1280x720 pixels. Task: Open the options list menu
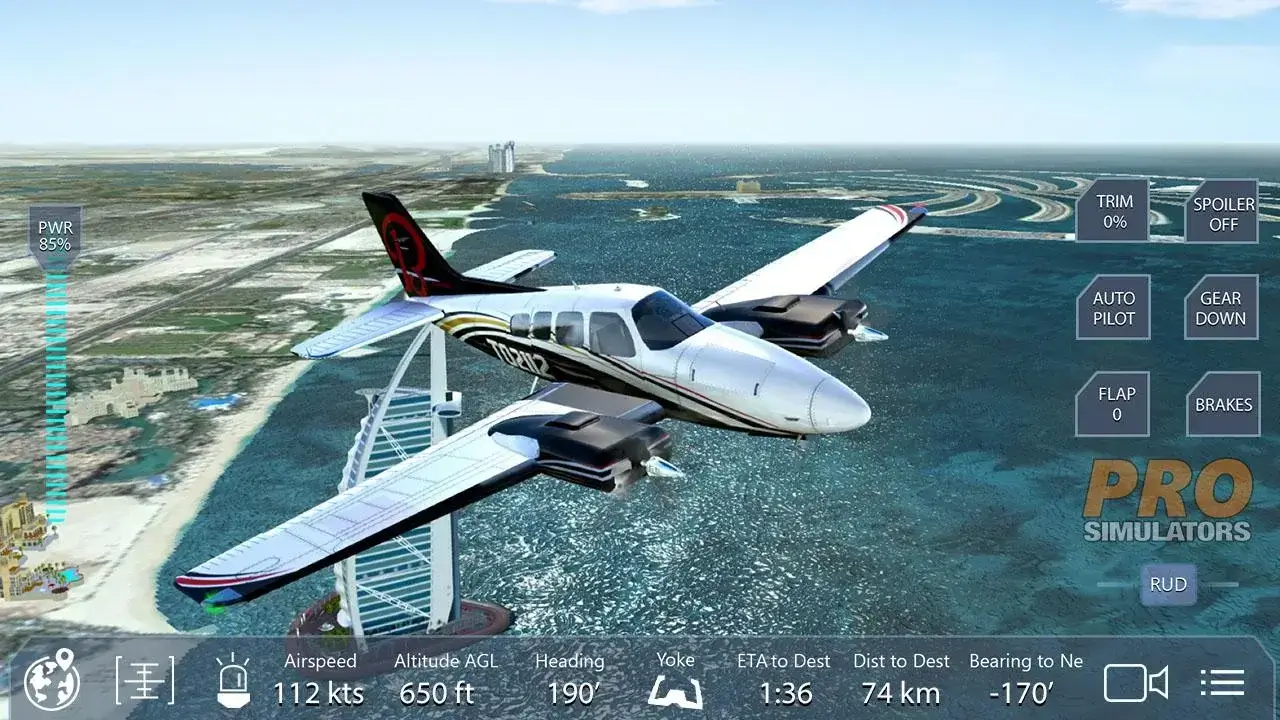(x=1222, y=683)
